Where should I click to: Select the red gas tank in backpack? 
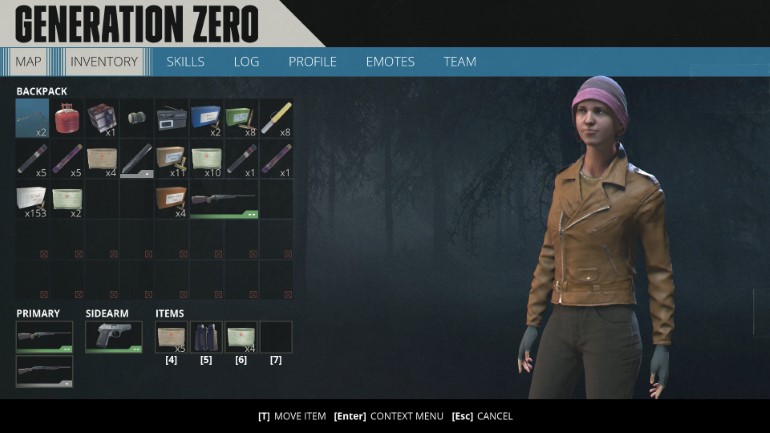tap(67, 118)
